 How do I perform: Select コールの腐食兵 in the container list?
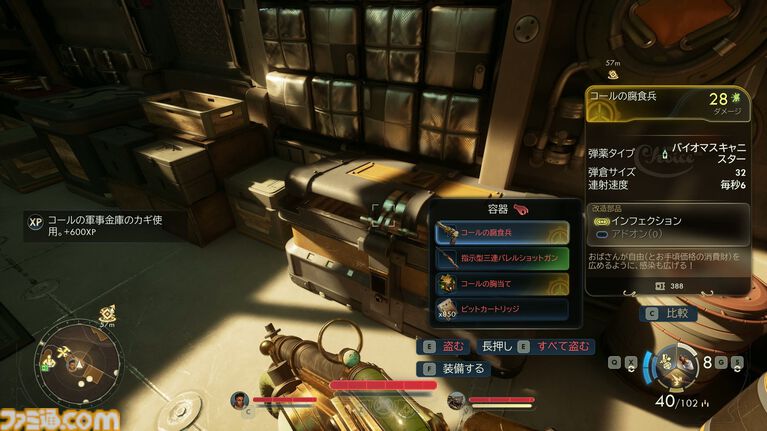coord(502,232)
